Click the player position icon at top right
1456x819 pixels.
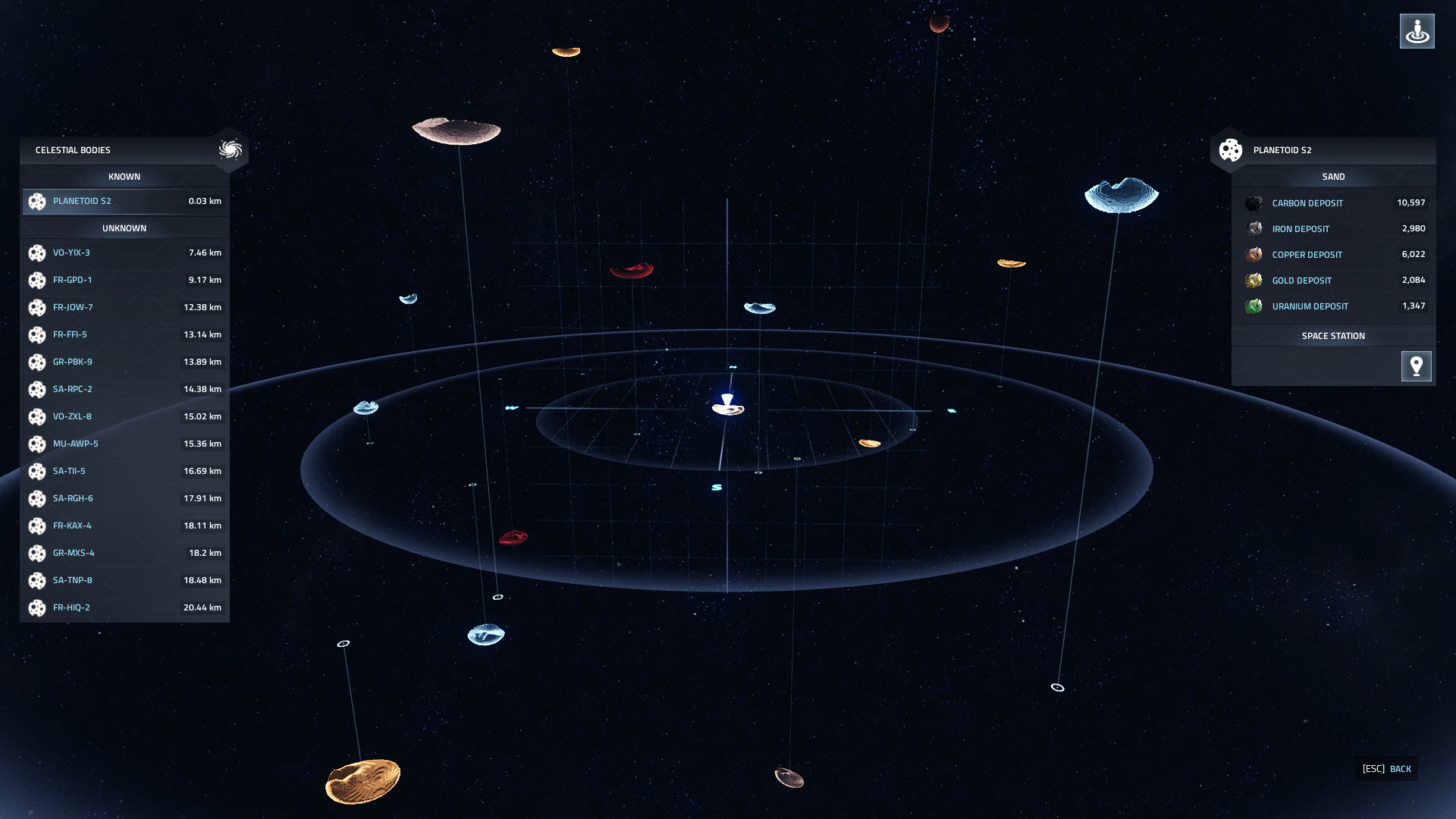click(1417, 31)
